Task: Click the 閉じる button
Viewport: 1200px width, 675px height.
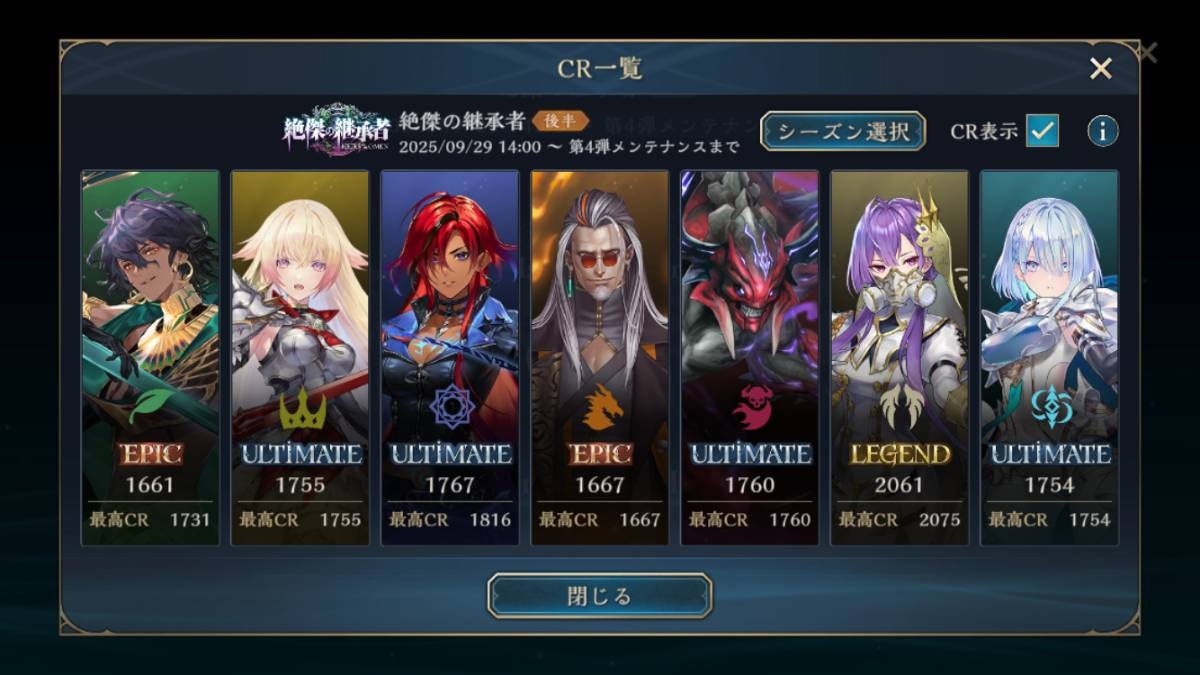Action: pos(600,596)
